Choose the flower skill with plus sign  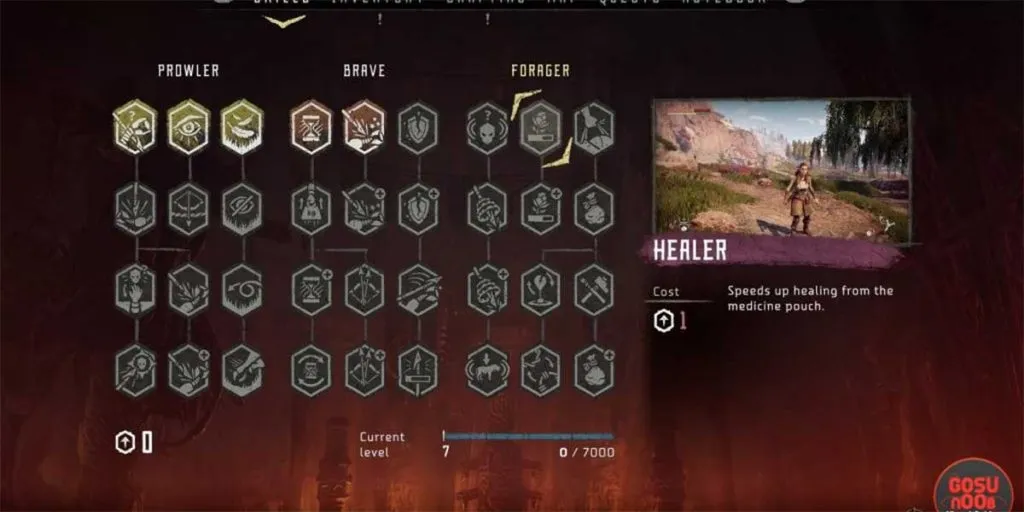541,210
